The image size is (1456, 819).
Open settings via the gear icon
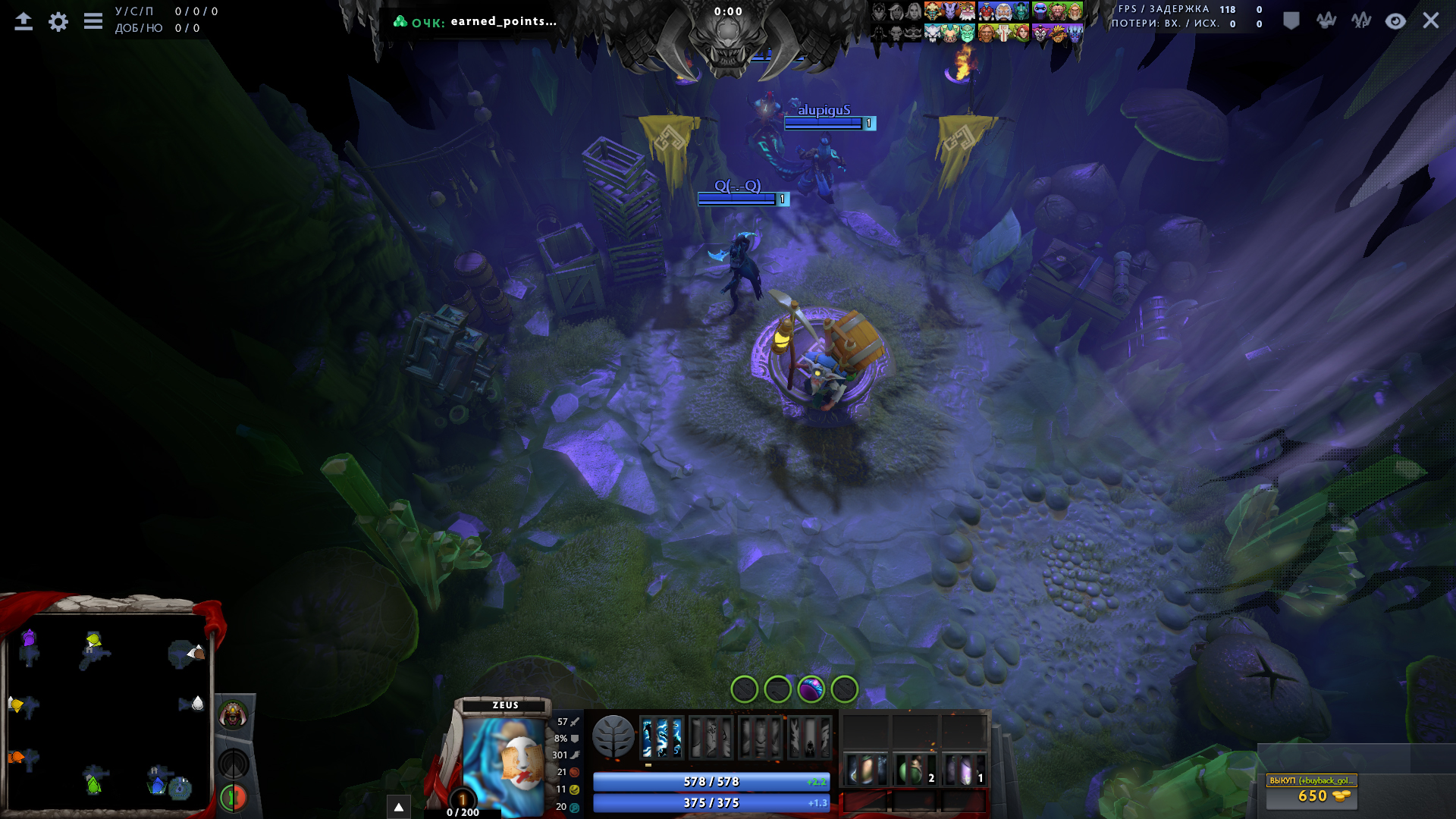click(59, 22)
